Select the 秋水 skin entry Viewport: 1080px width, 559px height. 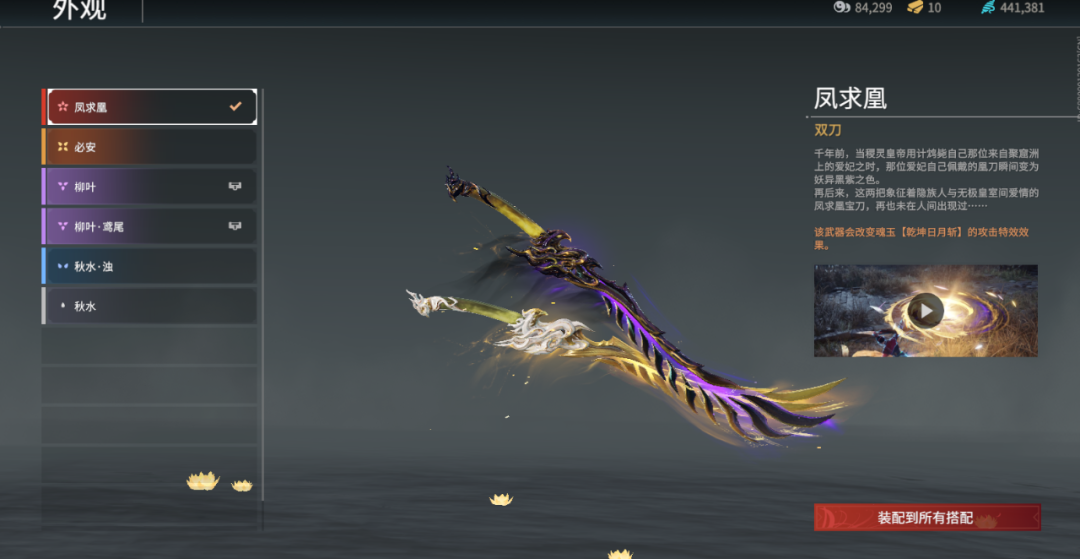[150, 306]
